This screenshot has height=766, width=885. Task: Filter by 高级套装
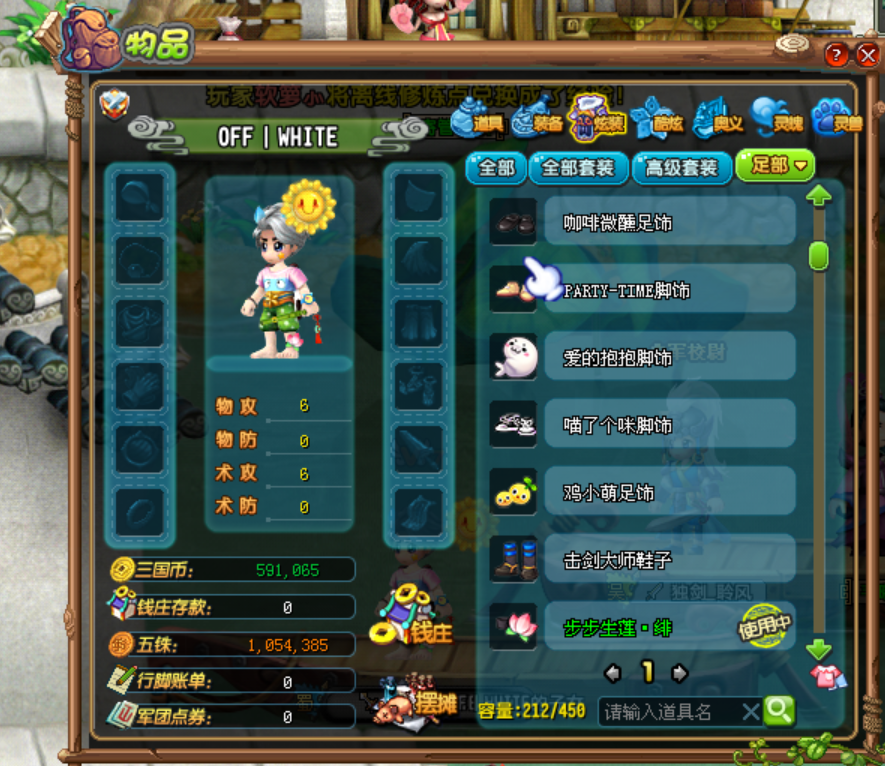click(682, 167)
